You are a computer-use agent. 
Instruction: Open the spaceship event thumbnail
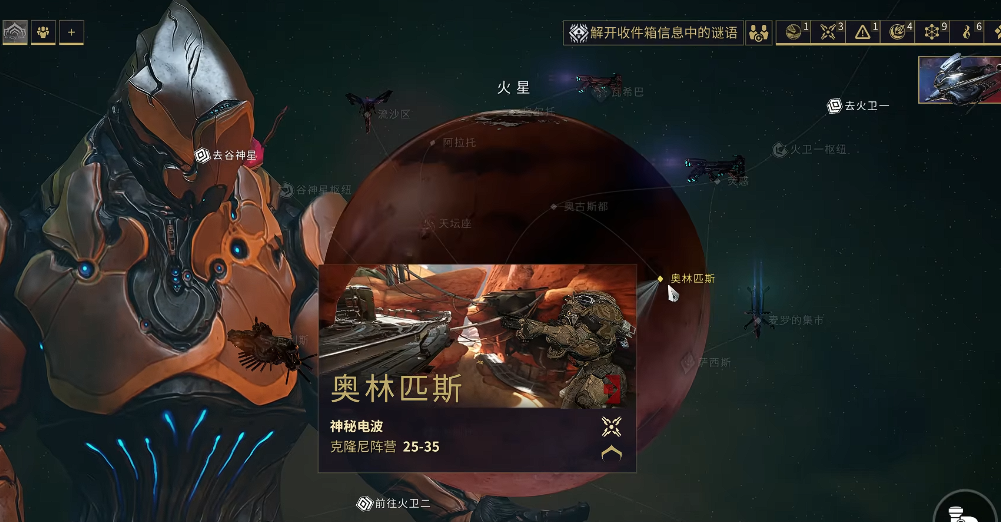[x=959, y=80]
